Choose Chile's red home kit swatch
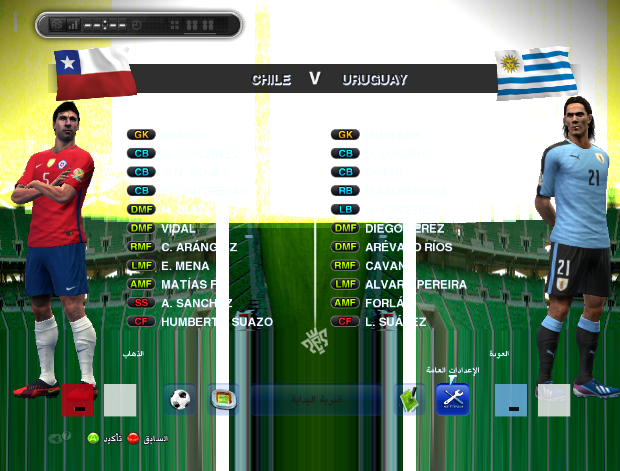Viewport: 620px width, 471px height. pos(78,400)
